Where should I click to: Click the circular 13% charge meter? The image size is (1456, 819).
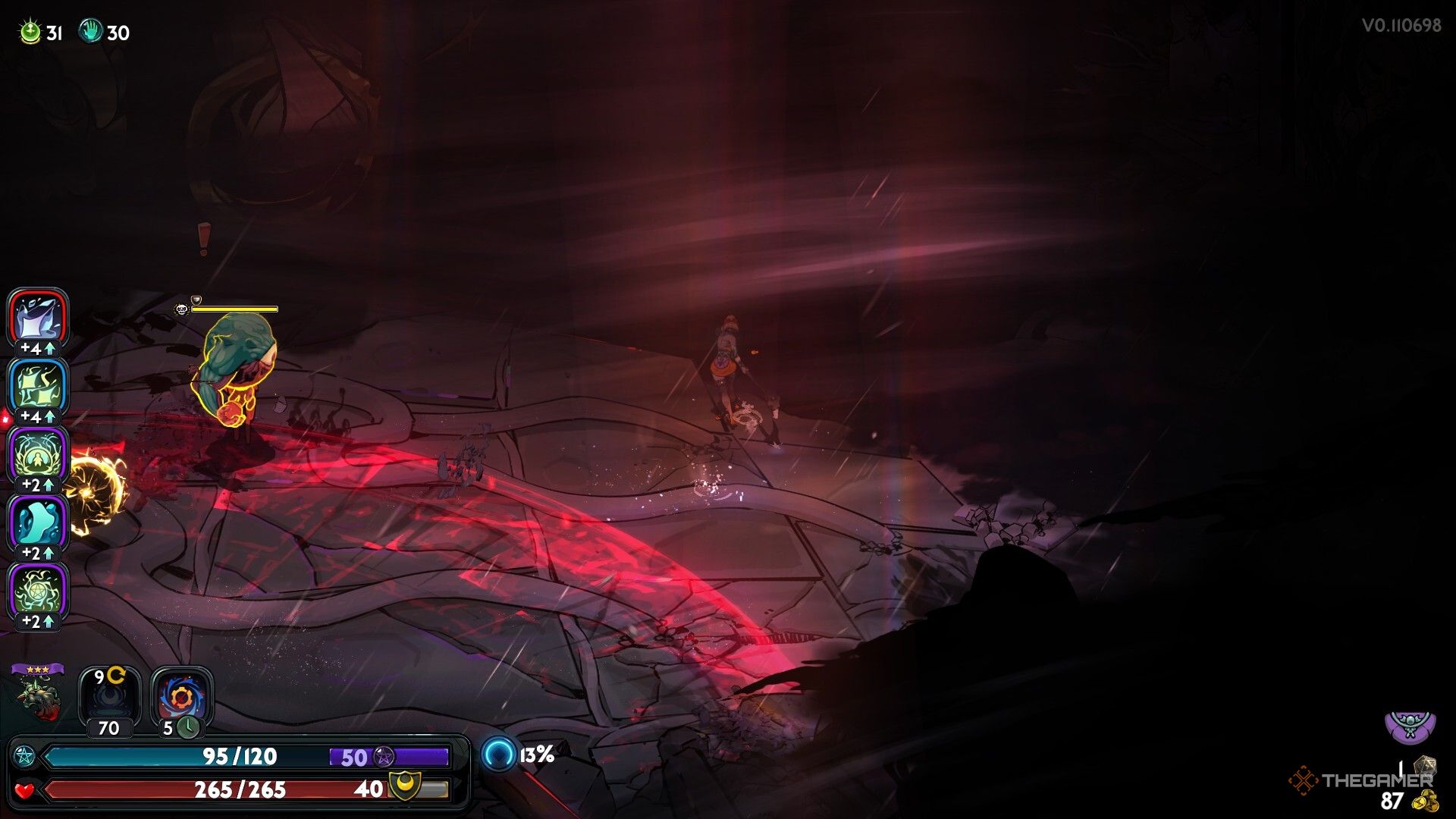500,755
